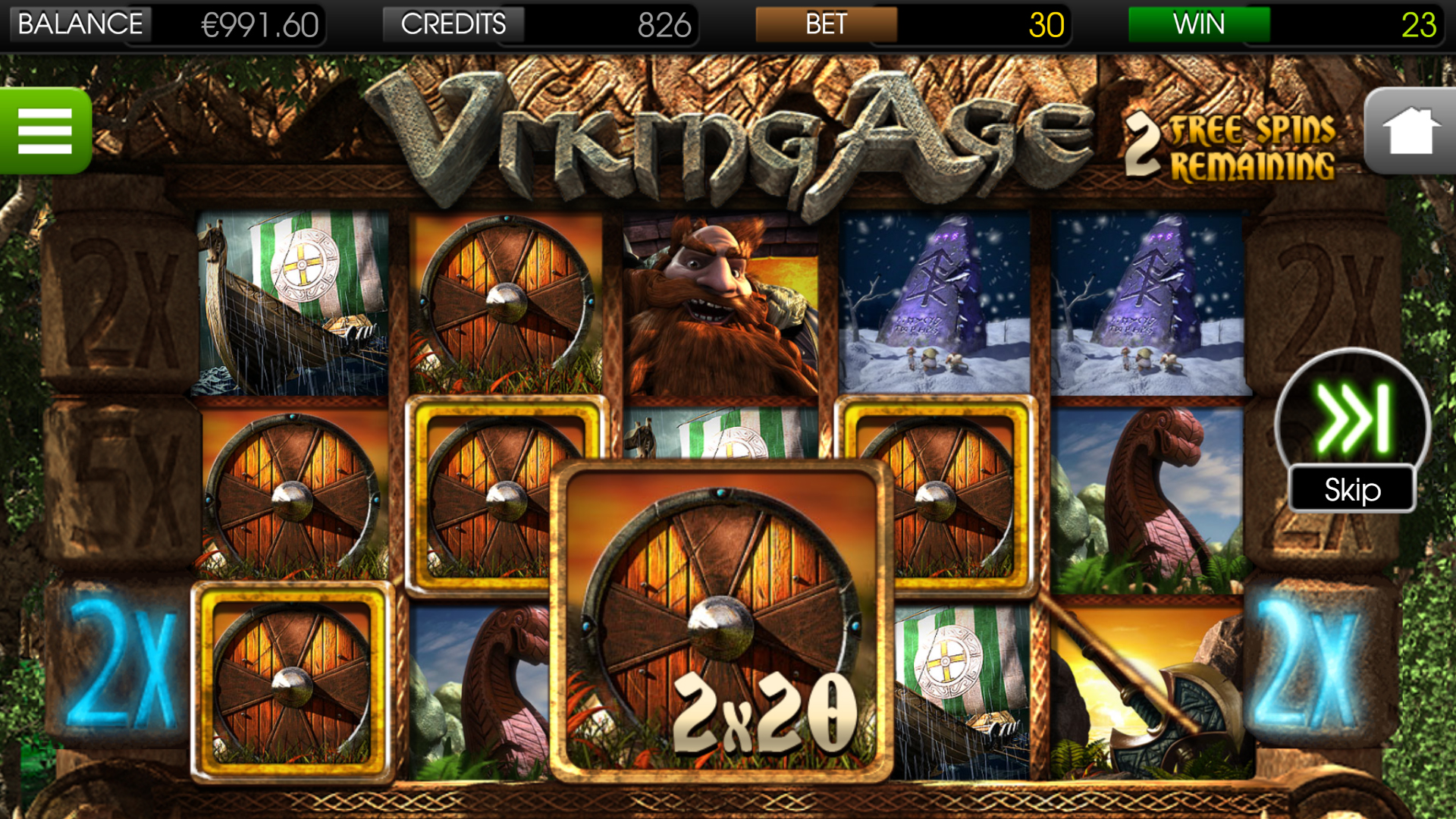Open the green hamburger menu

pos(44,130)
